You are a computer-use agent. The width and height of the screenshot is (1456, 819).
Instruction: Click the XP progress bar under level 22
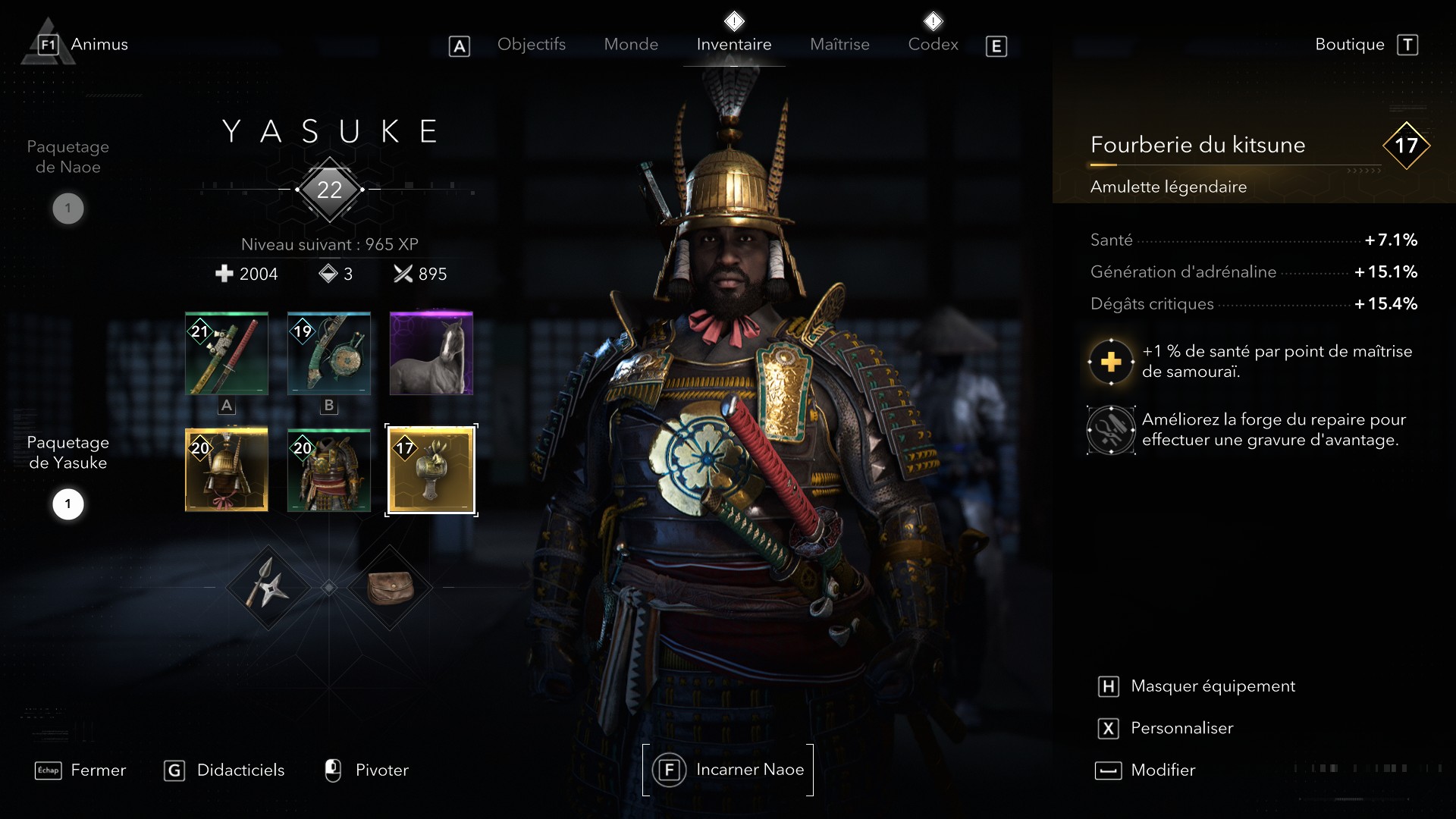(x=329, y=190)
